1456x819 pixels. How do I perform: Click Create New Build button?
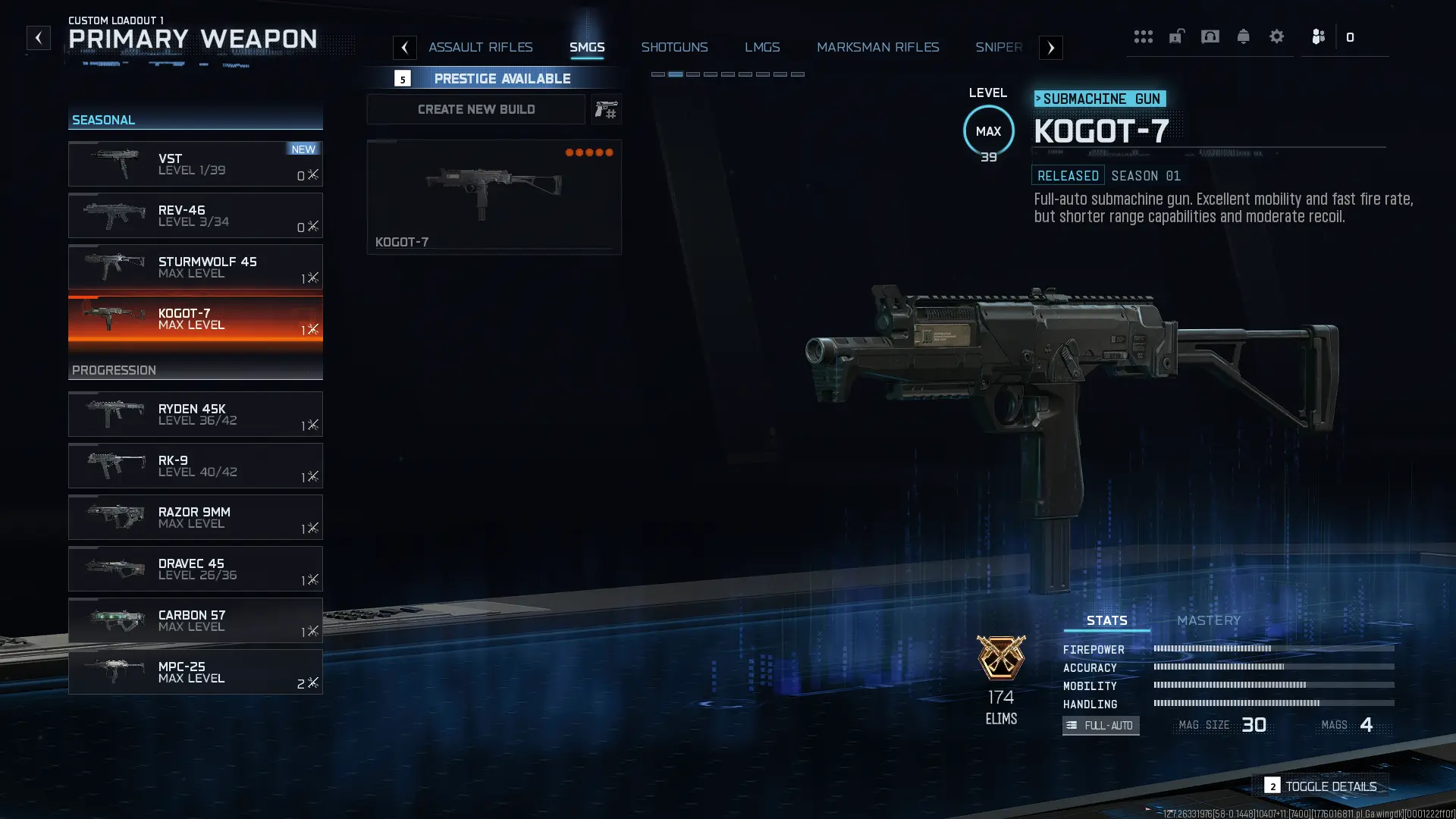(x=476, y=110)
